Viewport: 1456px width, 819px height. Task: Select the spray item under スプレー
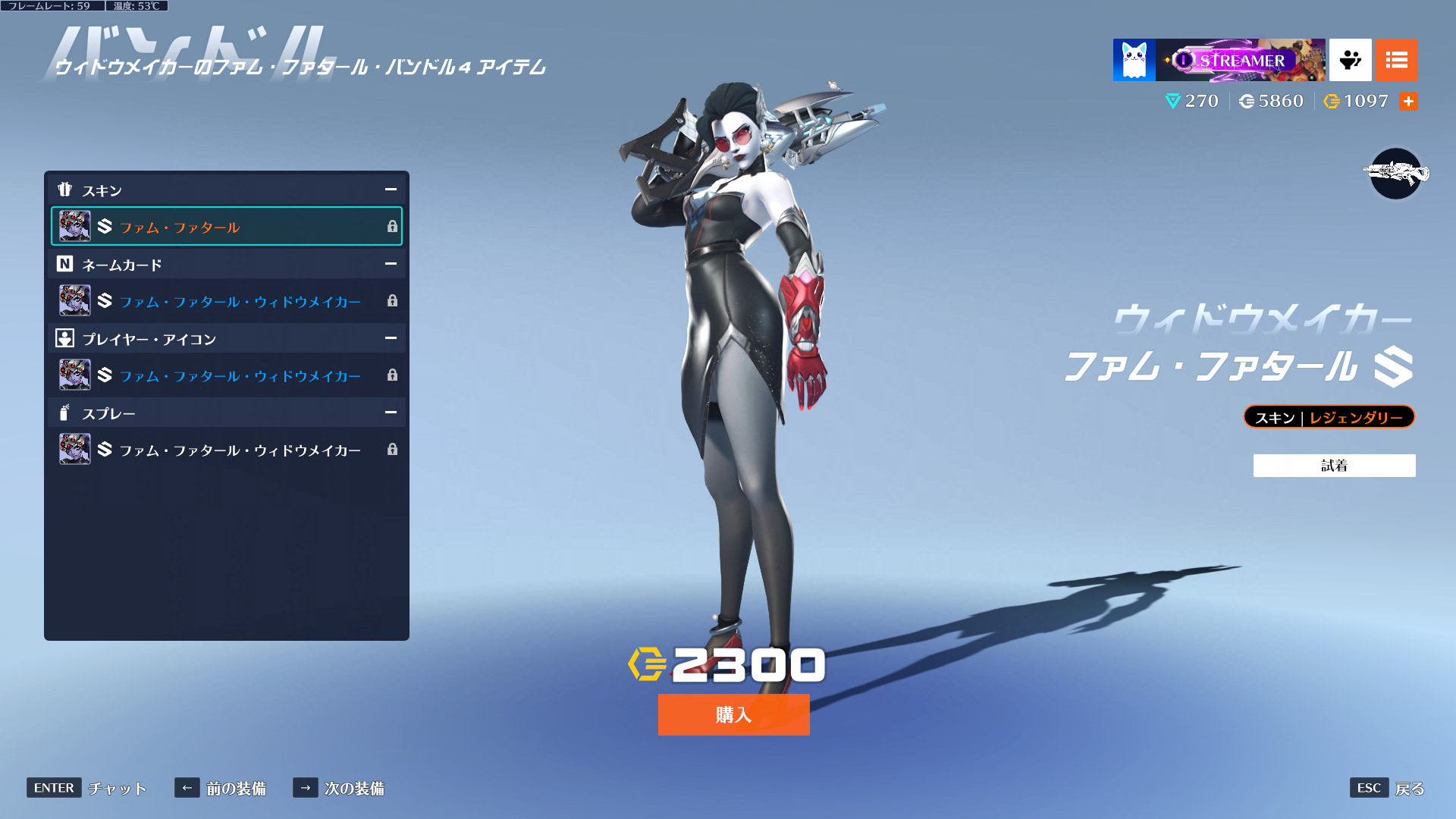(x=226, y=450)
